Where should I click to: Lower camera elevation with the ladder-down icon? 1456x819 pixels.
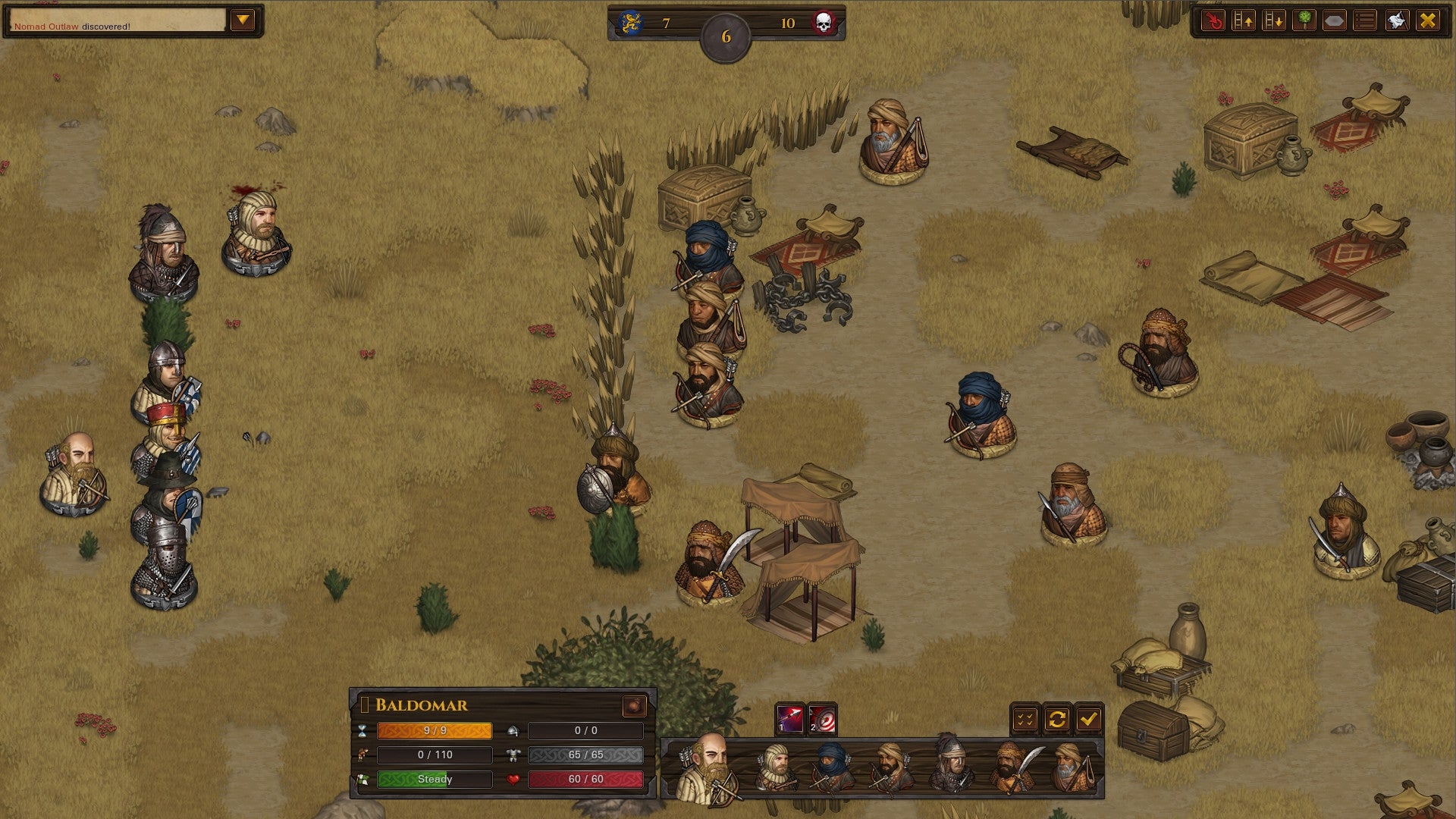coord(1274,21)
